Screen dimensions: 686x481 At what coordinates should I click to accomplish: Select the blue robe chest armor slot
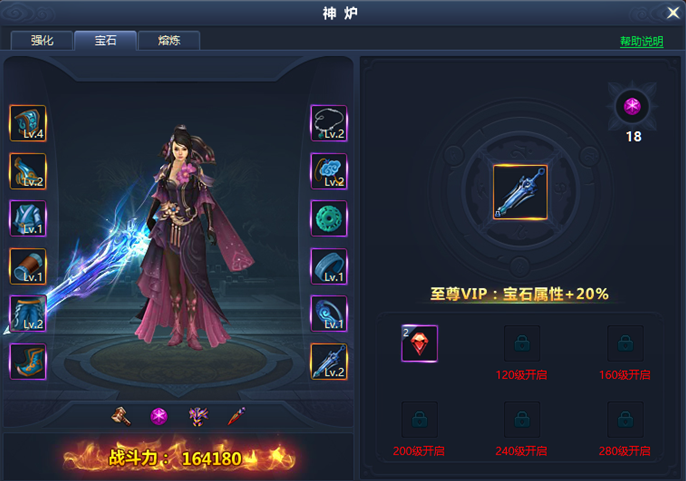[x=28, y=218]
